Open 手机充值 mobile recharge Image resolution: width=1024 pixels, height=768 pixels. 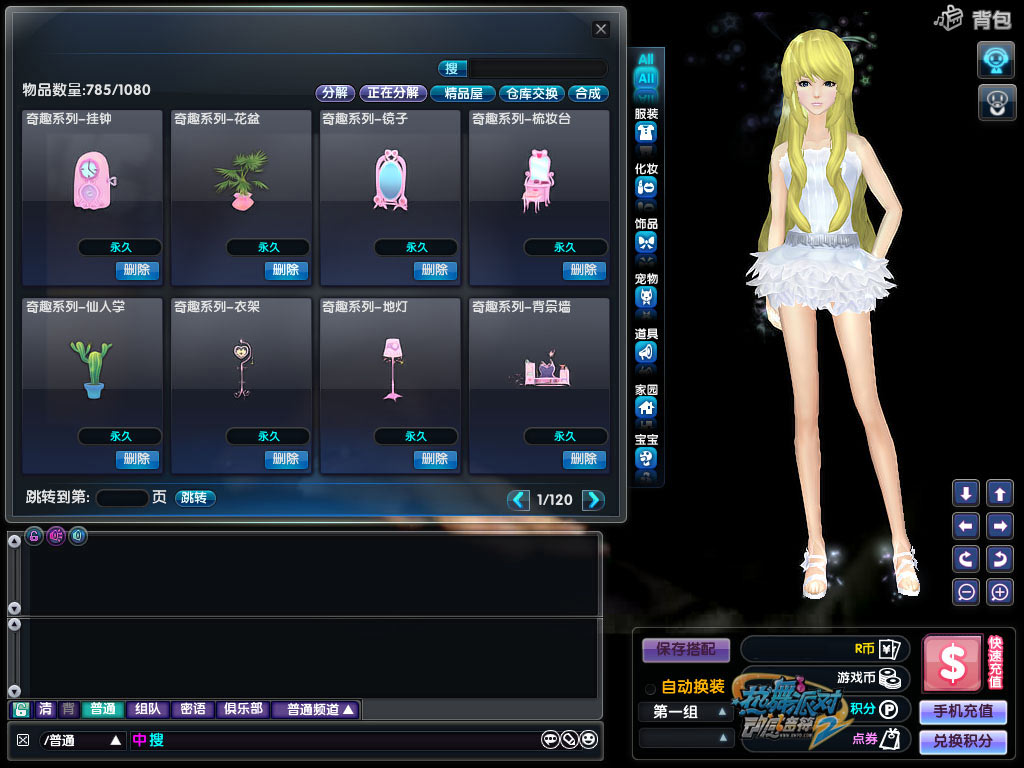click(963, 712)
